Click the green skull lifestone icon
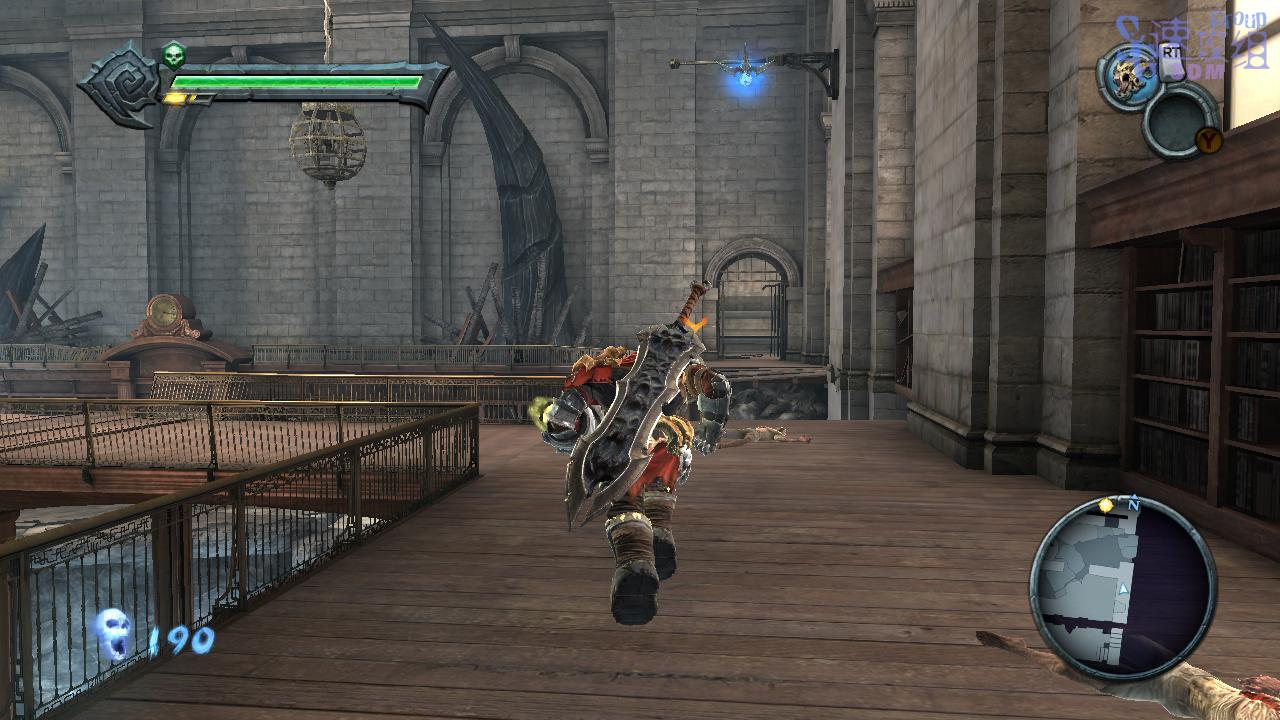The image size is (1280, 720). 174,53
